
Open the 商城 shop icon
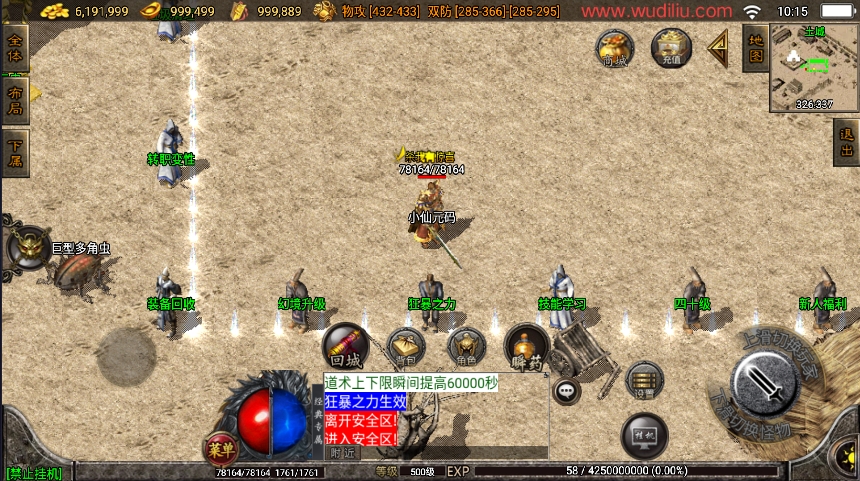click(614, 47)
